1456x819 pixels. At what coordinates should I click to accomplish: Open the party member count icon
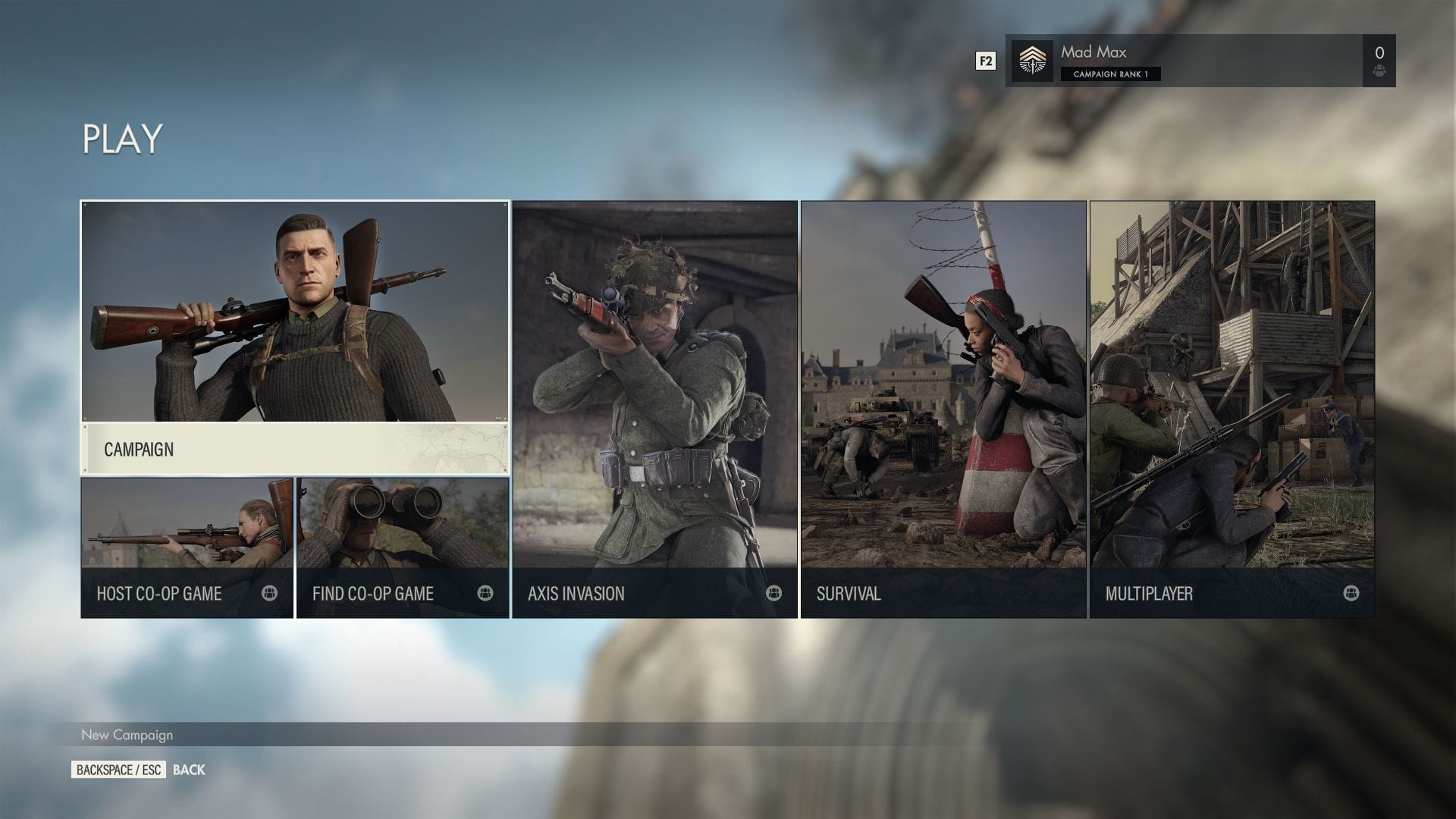(1379, 61)
